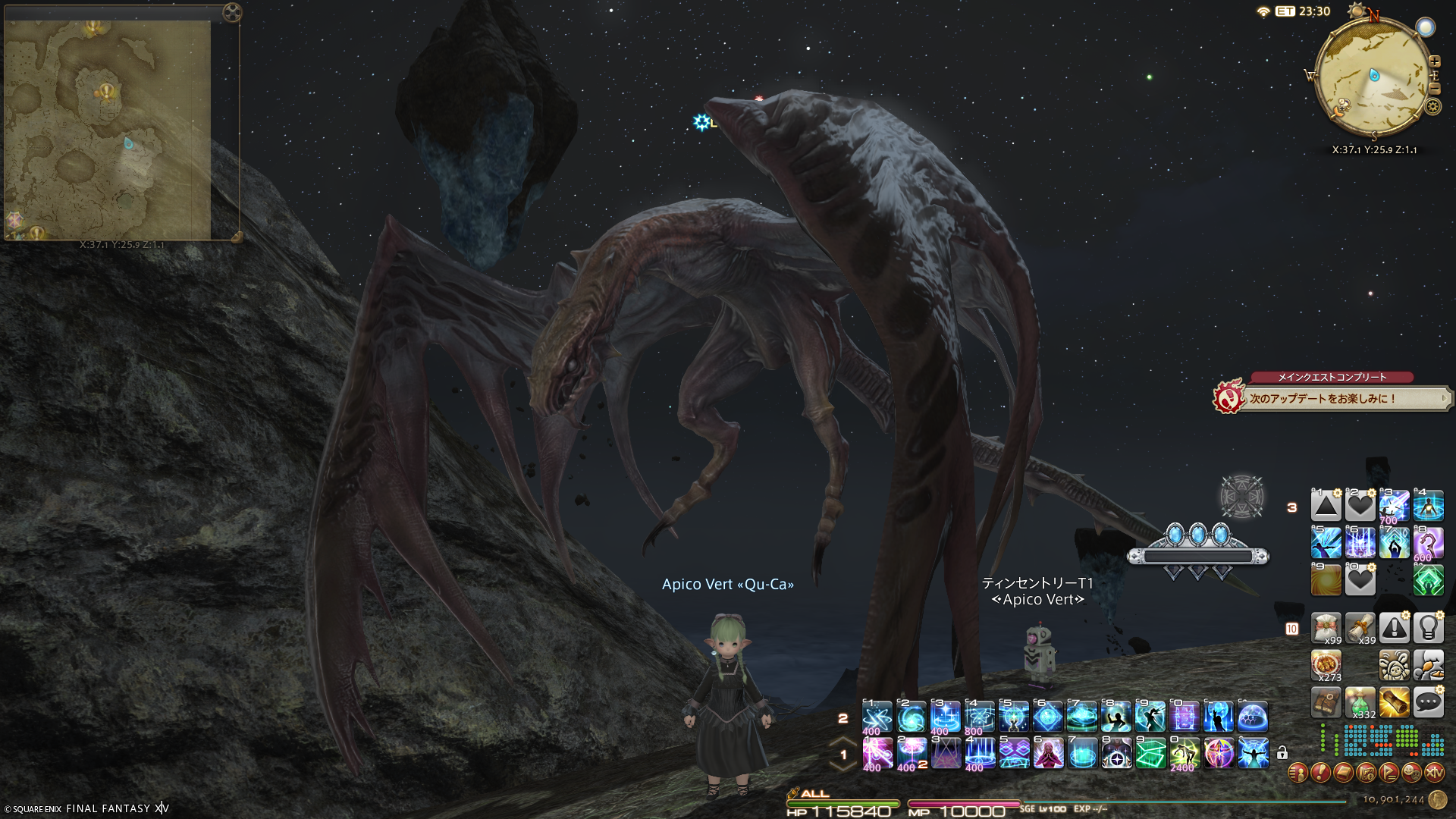This screenshot has width=1456, height=819.
Task: Trigger the warning triangle macro icon
Action: (1394, 628)
